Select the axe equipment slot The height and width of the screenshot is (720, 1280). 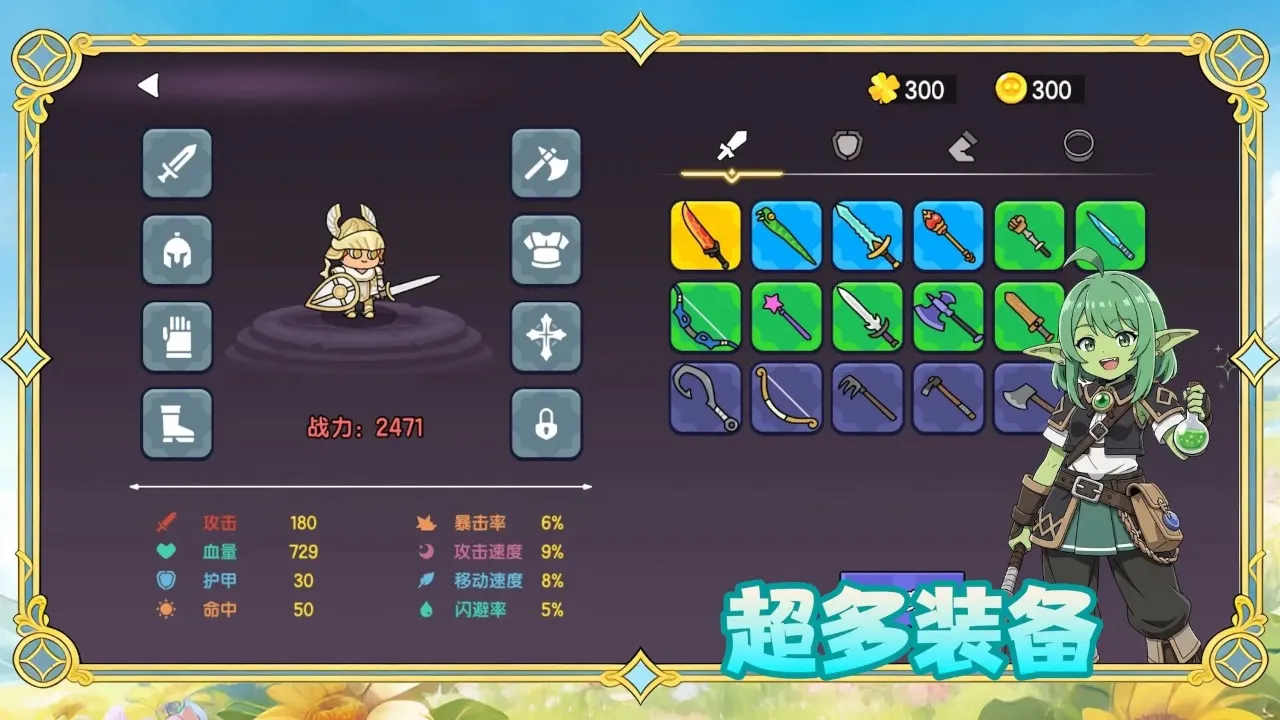(x=545, y=165)
